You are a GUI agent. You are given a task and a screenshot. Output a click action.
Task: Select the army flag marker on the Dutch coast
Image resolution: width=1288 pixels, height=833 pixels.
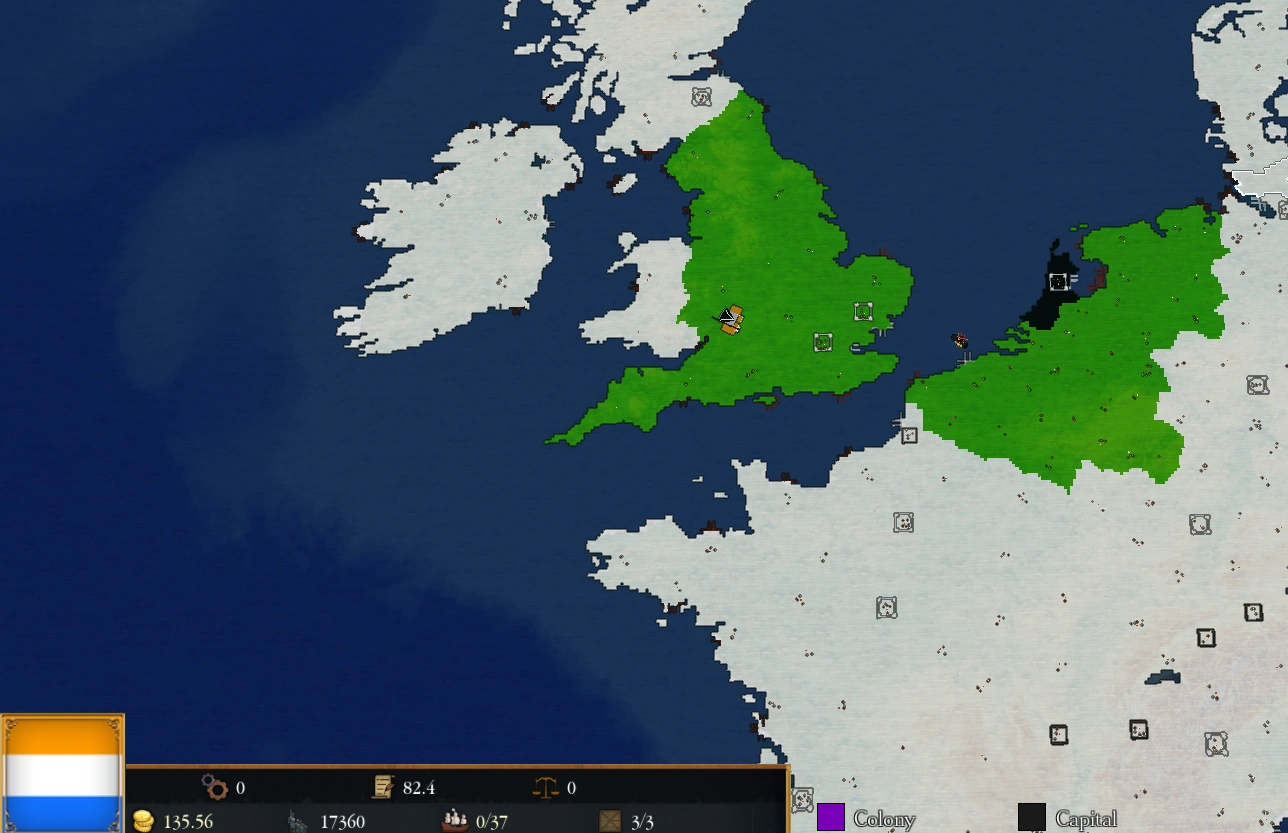click(958, 339)
